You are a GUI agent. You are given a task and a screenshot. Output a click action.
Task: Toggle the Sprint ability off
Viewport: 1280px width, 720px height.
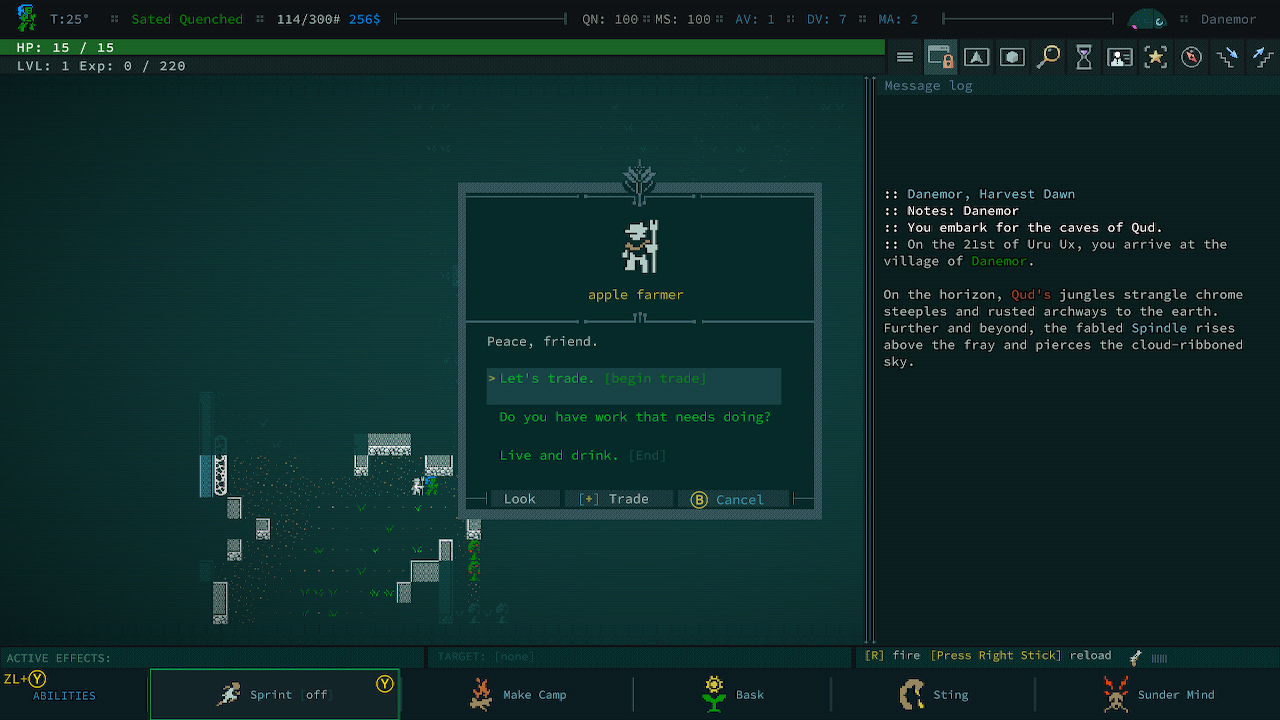coord(274,694)
